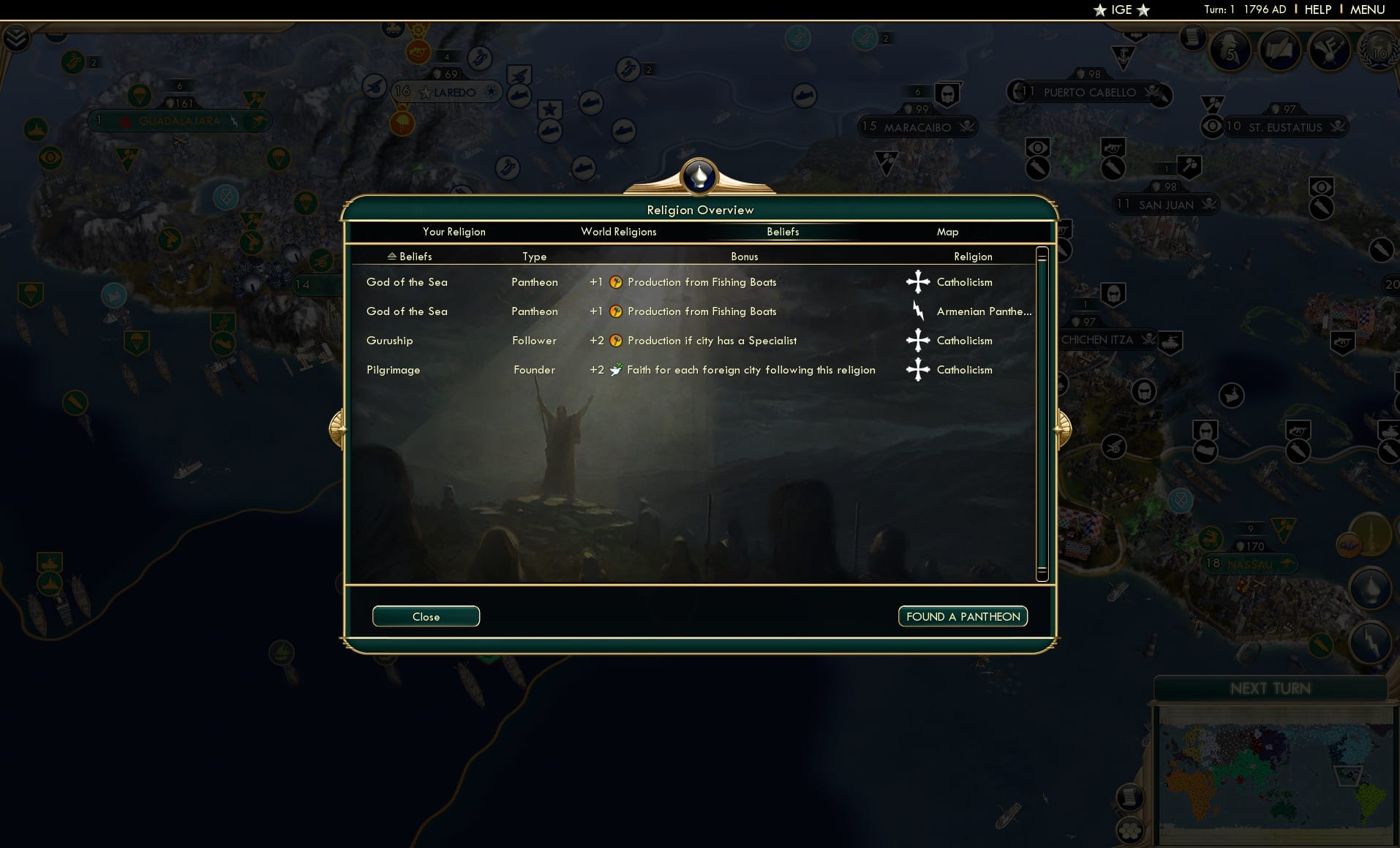This screenshot has width=1400, height=848.
Task: Click the faith droplet emblem atop the dialog
Action: tap(700, 175)
